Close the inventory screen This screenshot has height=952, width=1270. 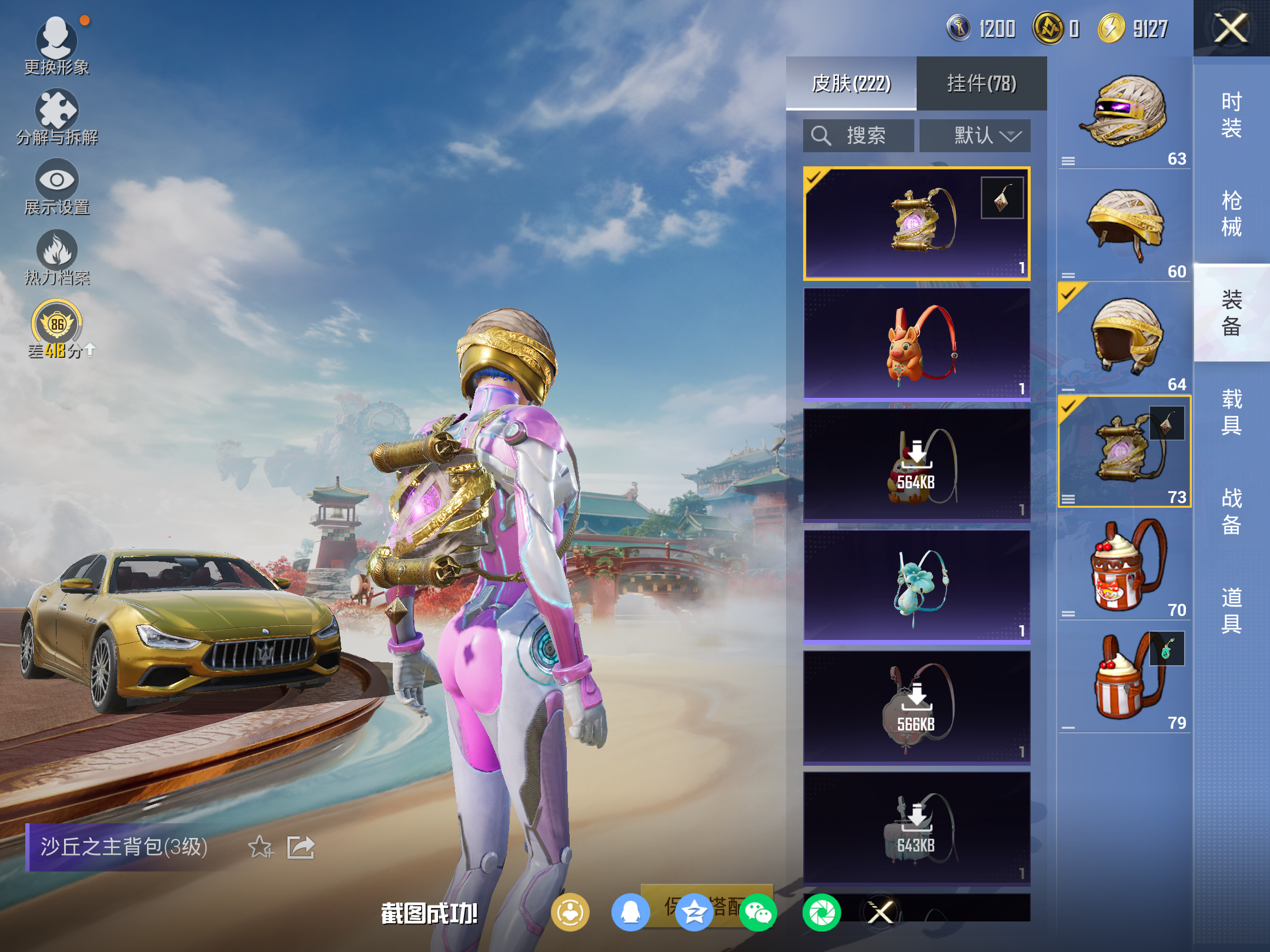[x=1231, y=29]
